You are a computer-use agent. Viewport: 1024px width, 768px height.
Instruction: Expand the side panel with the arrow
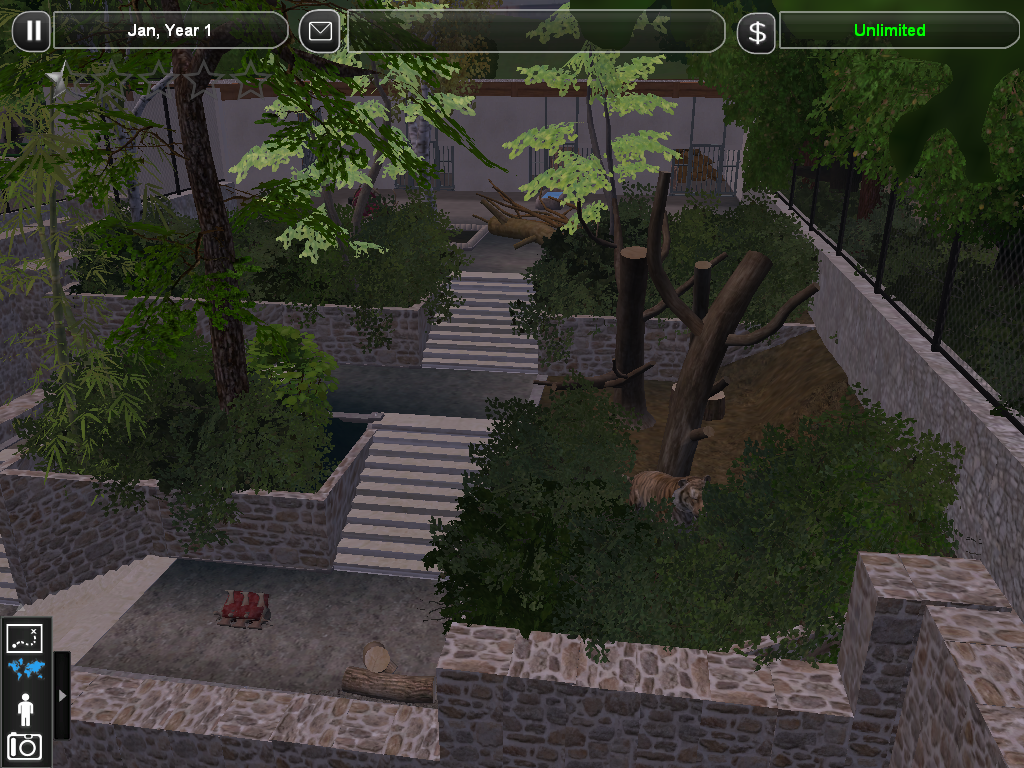[x=62, y=695]
